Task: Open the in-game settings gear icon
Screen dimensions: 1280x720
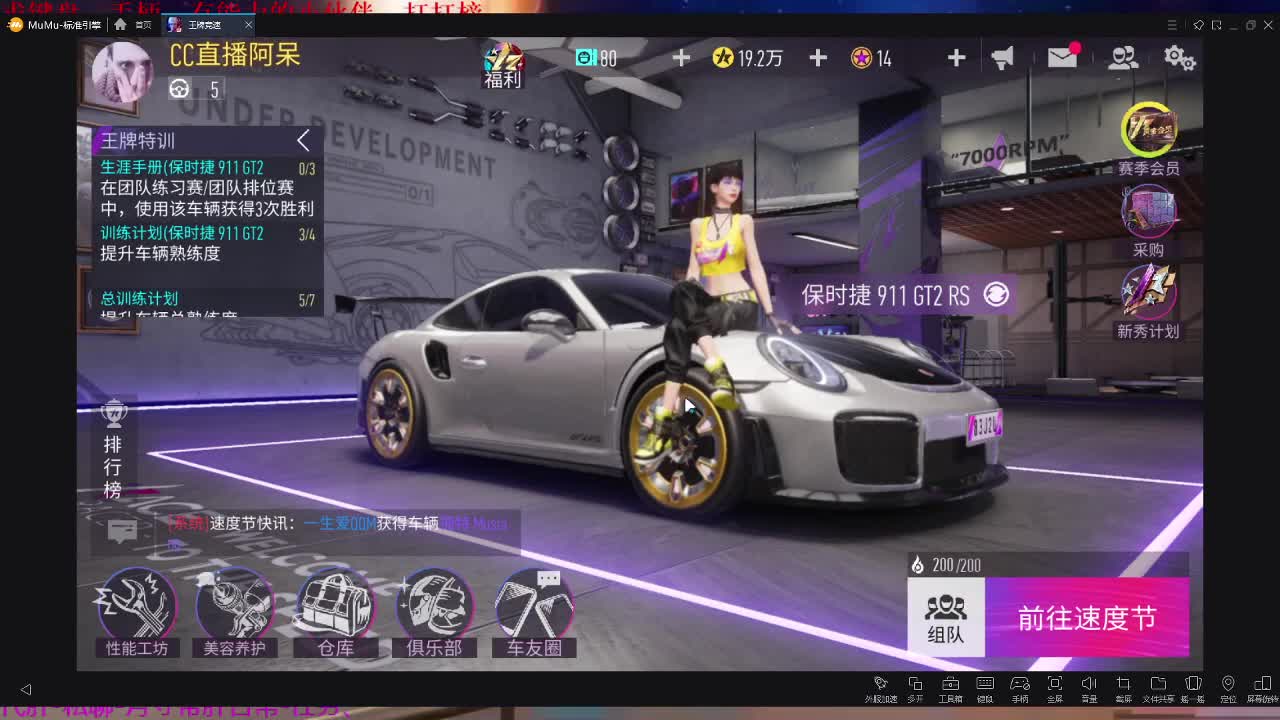Action: coord(1181,58)
